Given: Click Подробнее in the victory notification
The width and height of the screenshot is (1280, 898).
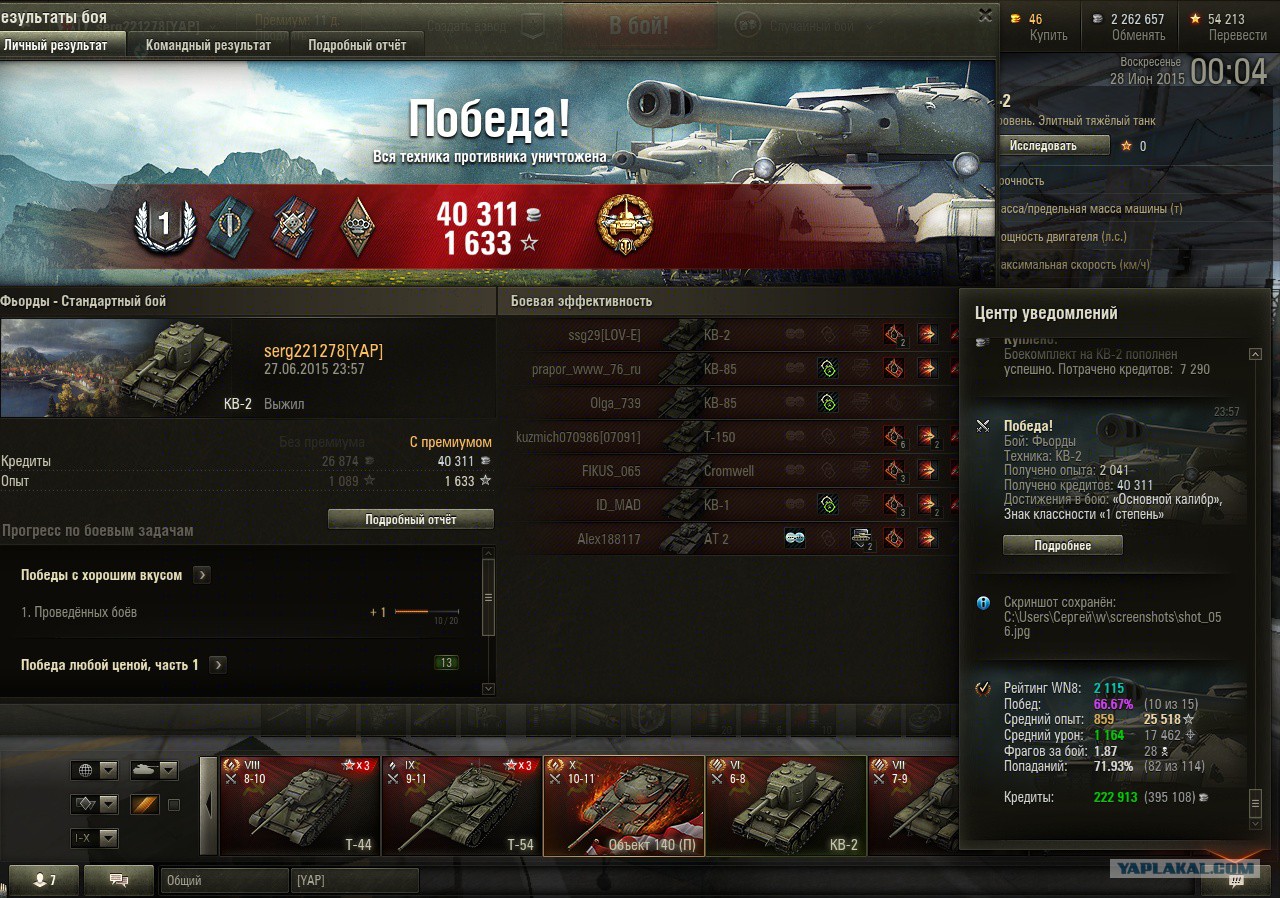Looking at the screenshot, I should pos(1062,545).
